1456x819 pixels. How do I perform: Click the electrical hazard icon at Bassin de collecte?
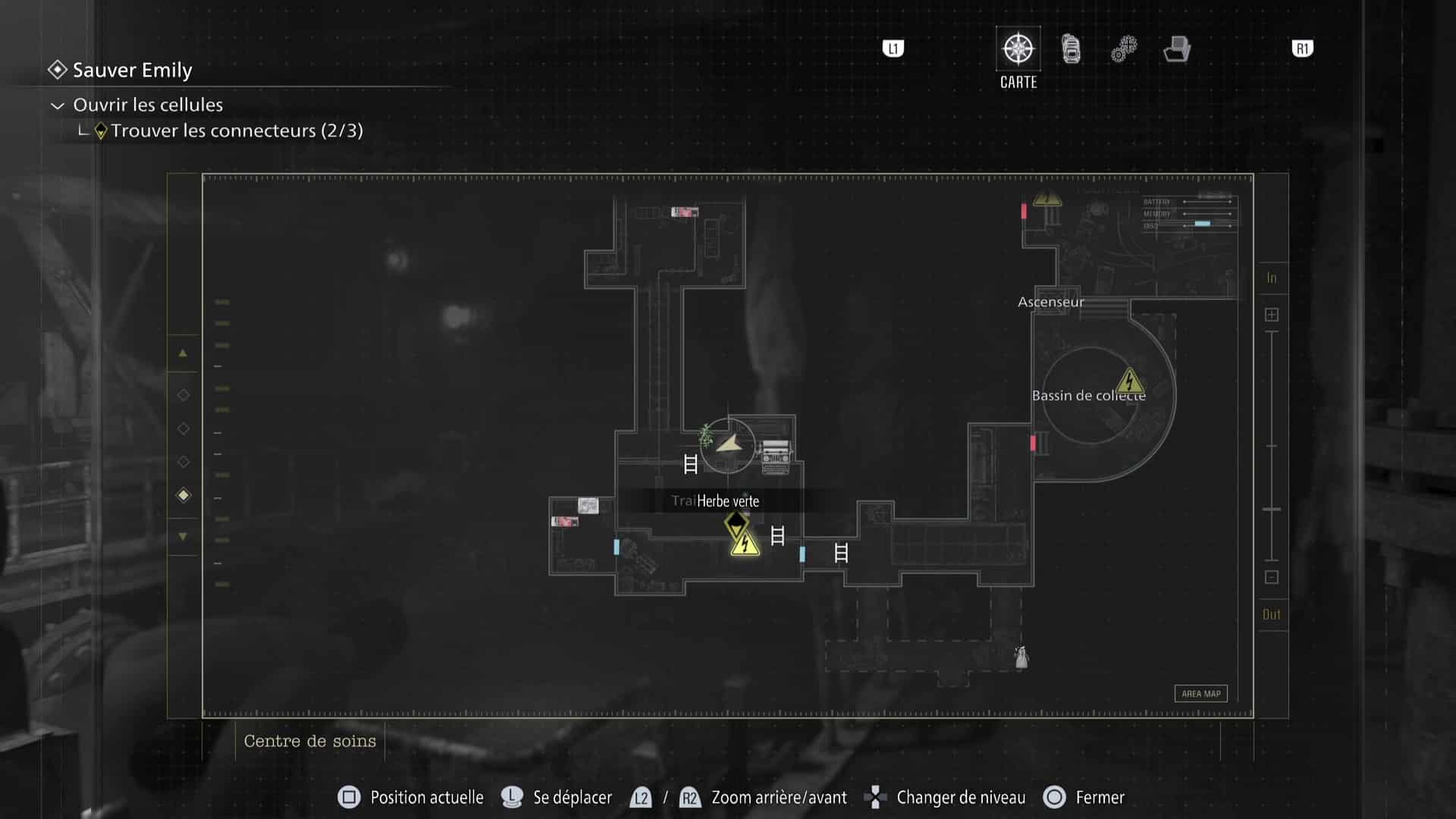(x=1129, y=382)
